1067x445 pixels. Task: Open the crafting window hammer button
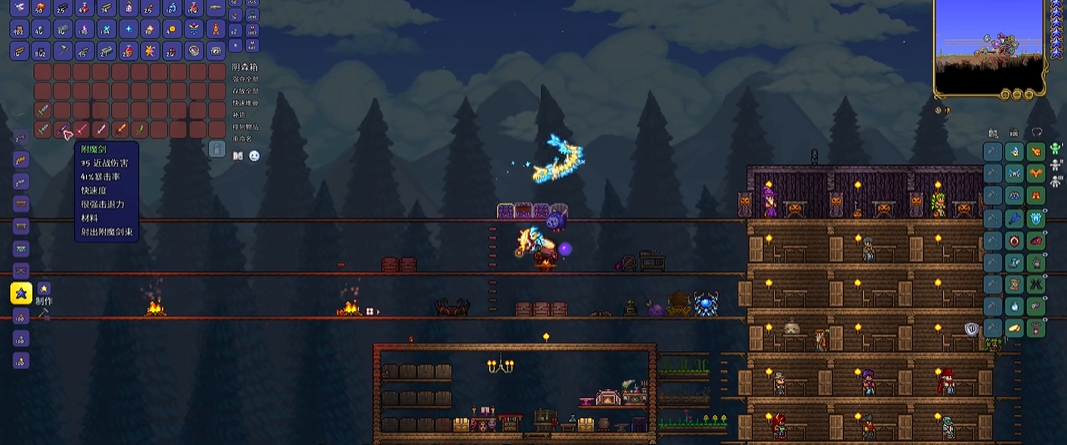pos(44,313)
